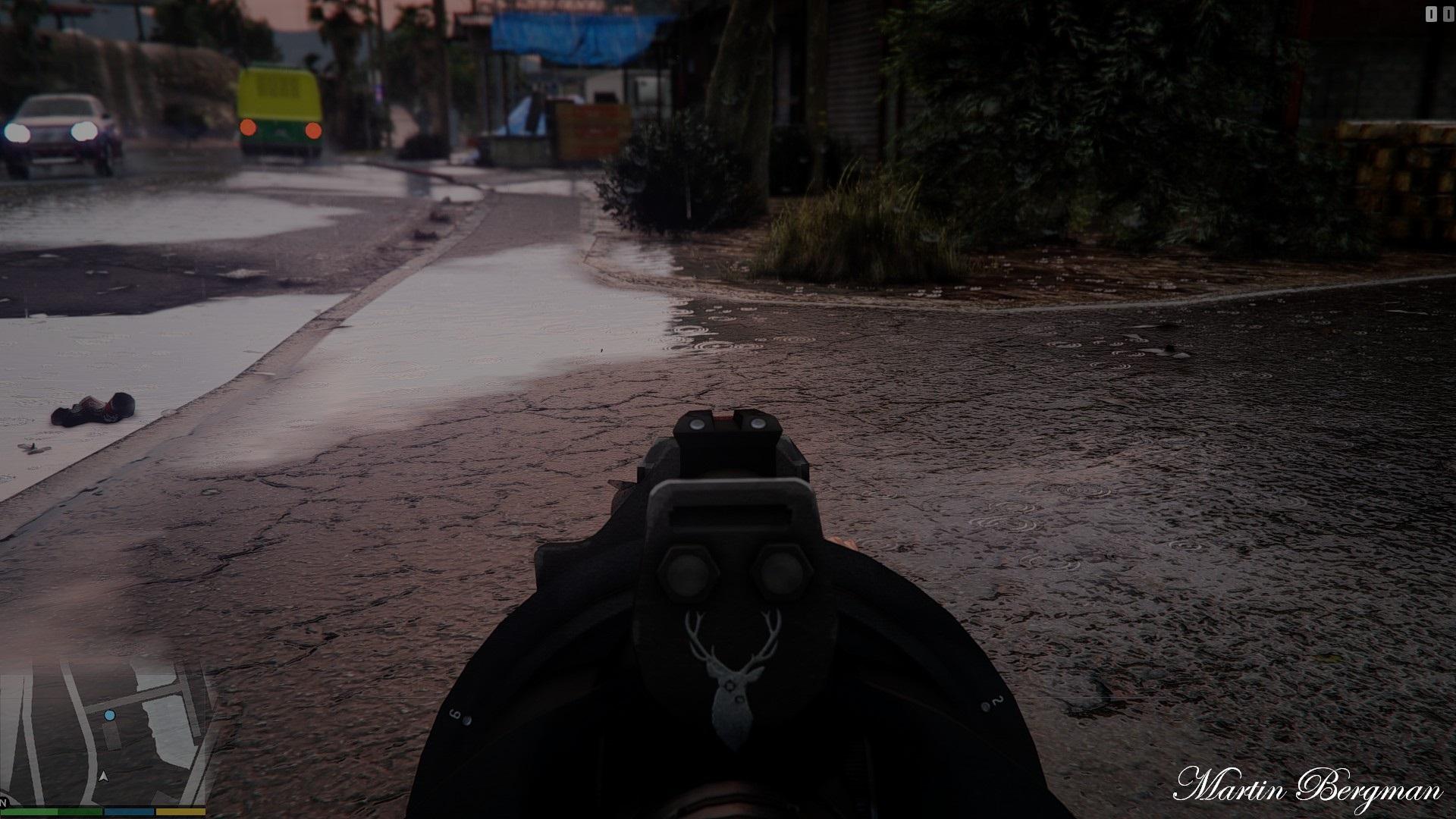The width and height of the screenshot is (1456, 819).
Task: Click the north compass indicator on the minimap
Action: tap(3, 802)
